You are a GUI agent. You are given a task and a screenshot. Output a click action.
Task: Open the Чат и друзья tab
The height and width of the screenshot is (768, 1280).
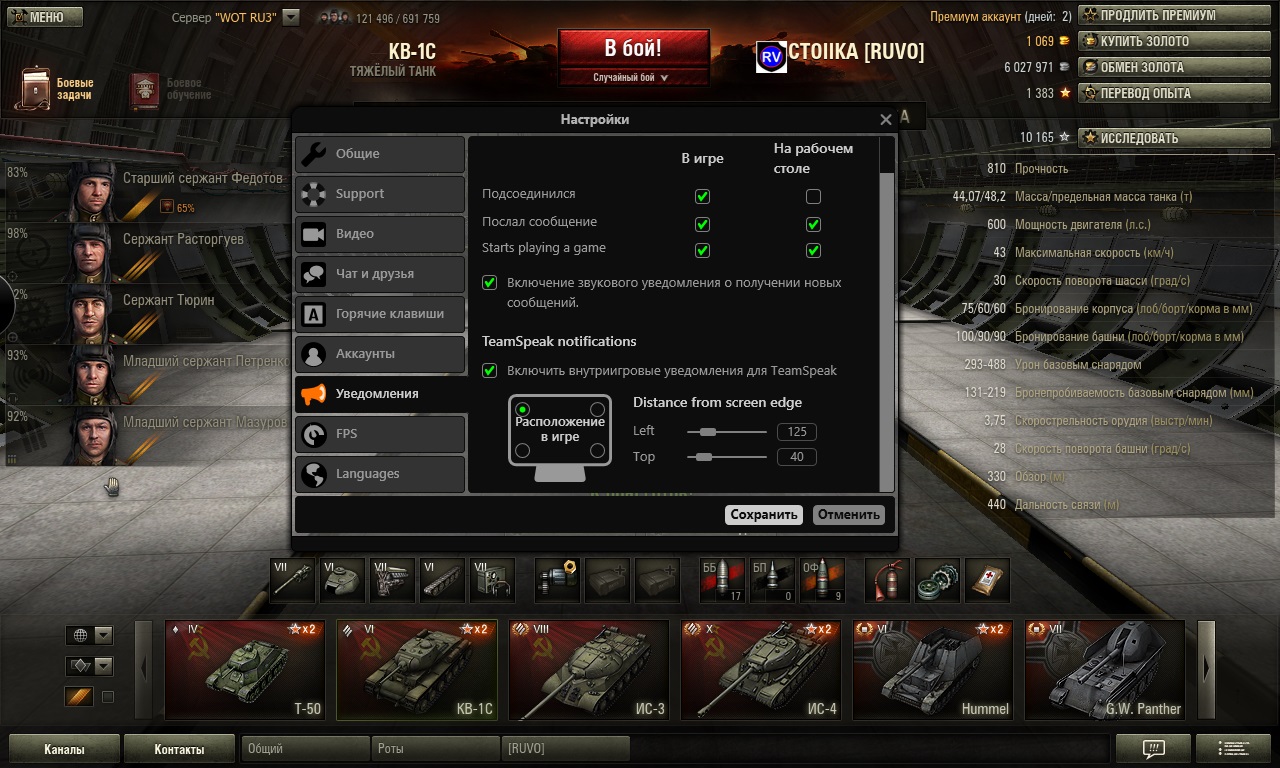(380, 274)
